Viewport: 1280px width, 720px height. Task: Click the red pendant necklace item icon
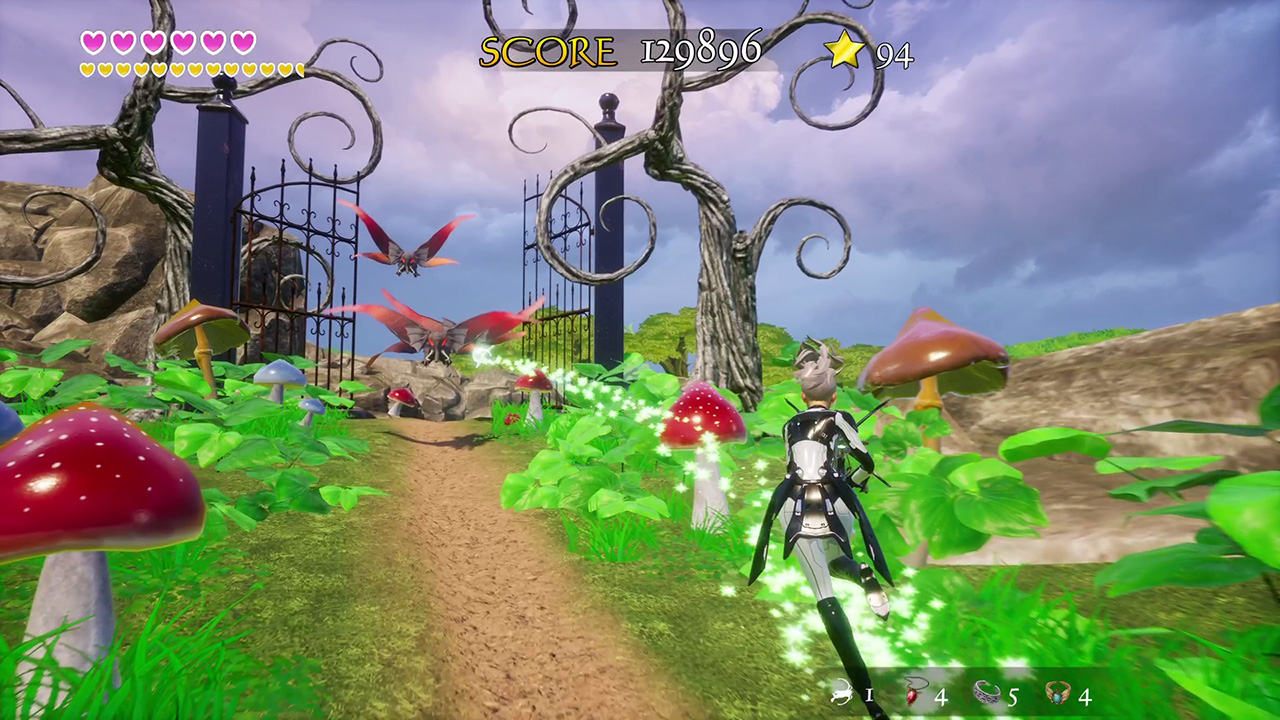(910, 693)
